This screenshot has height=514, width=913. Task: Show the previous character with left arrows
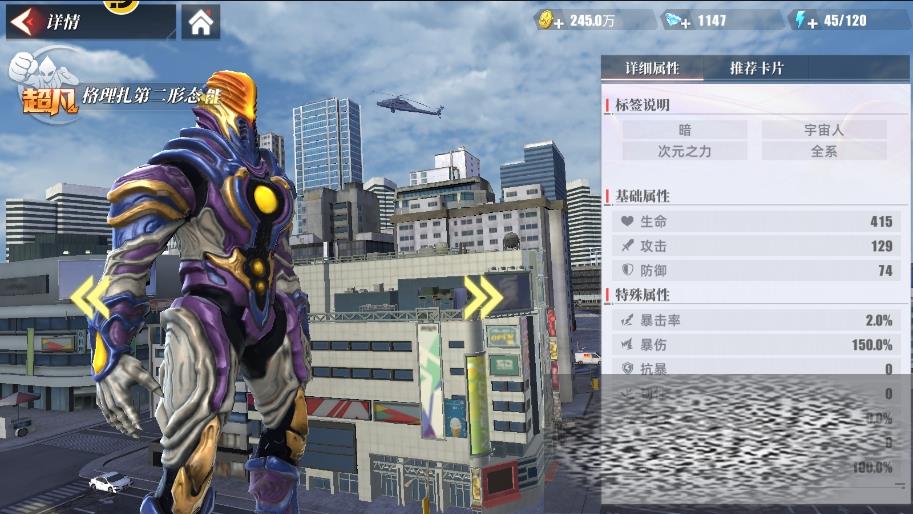[x=90, y=296]
